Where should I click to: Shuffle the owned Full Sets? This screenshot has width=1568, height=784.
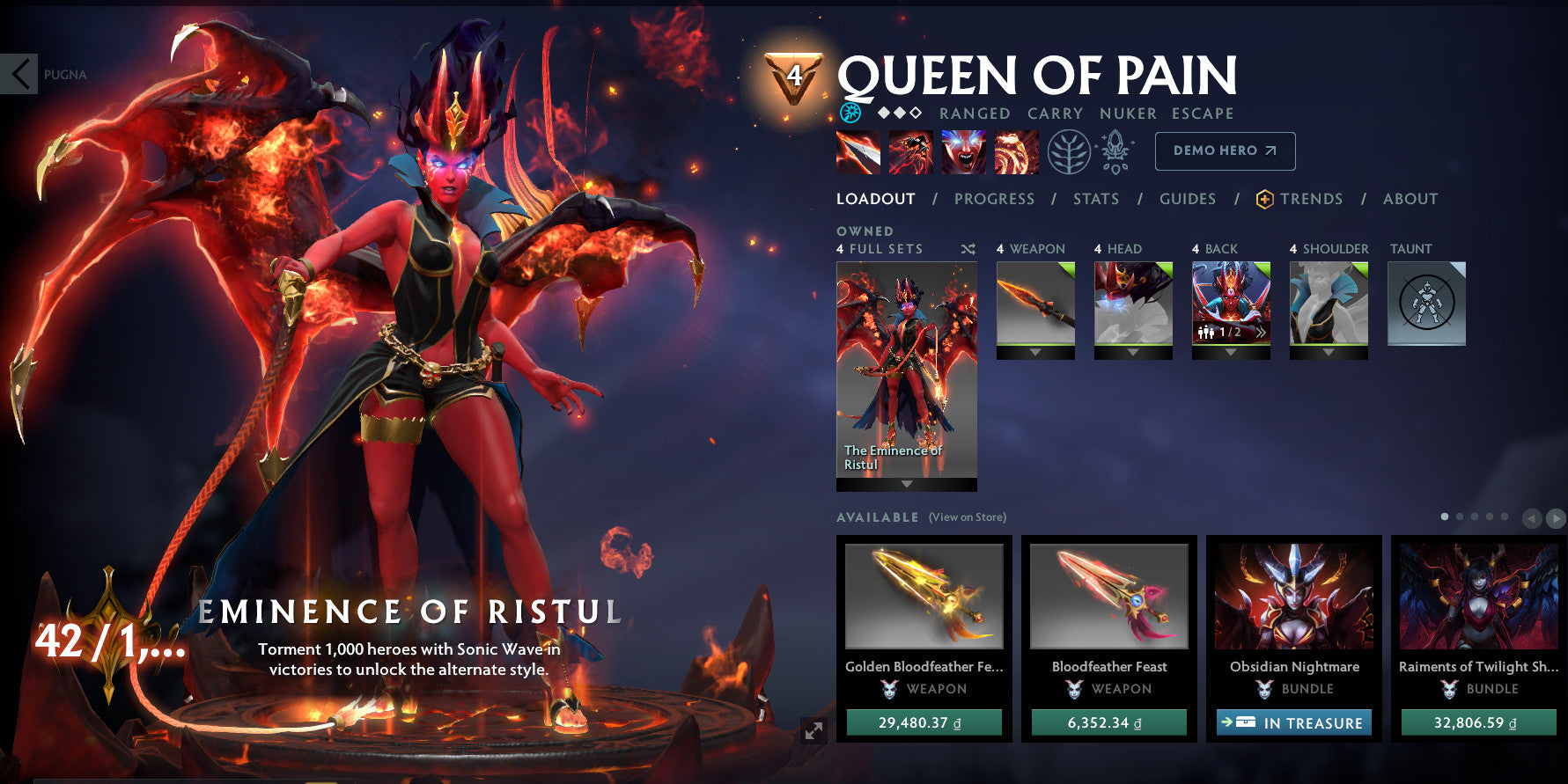(x=968, y=249)
